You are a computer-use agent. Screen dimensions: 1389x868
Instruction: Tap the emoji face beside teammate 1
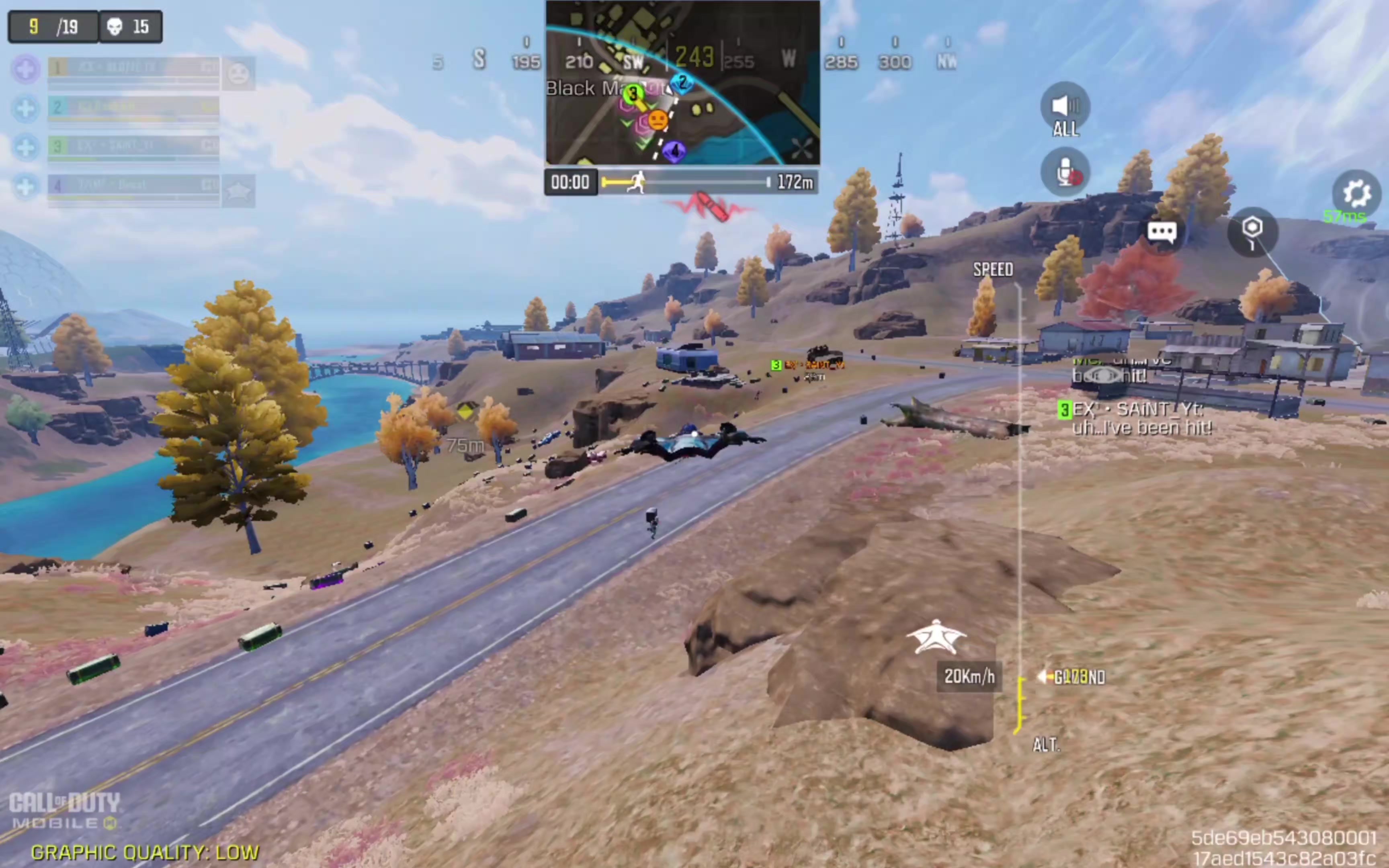pos(238,74)
